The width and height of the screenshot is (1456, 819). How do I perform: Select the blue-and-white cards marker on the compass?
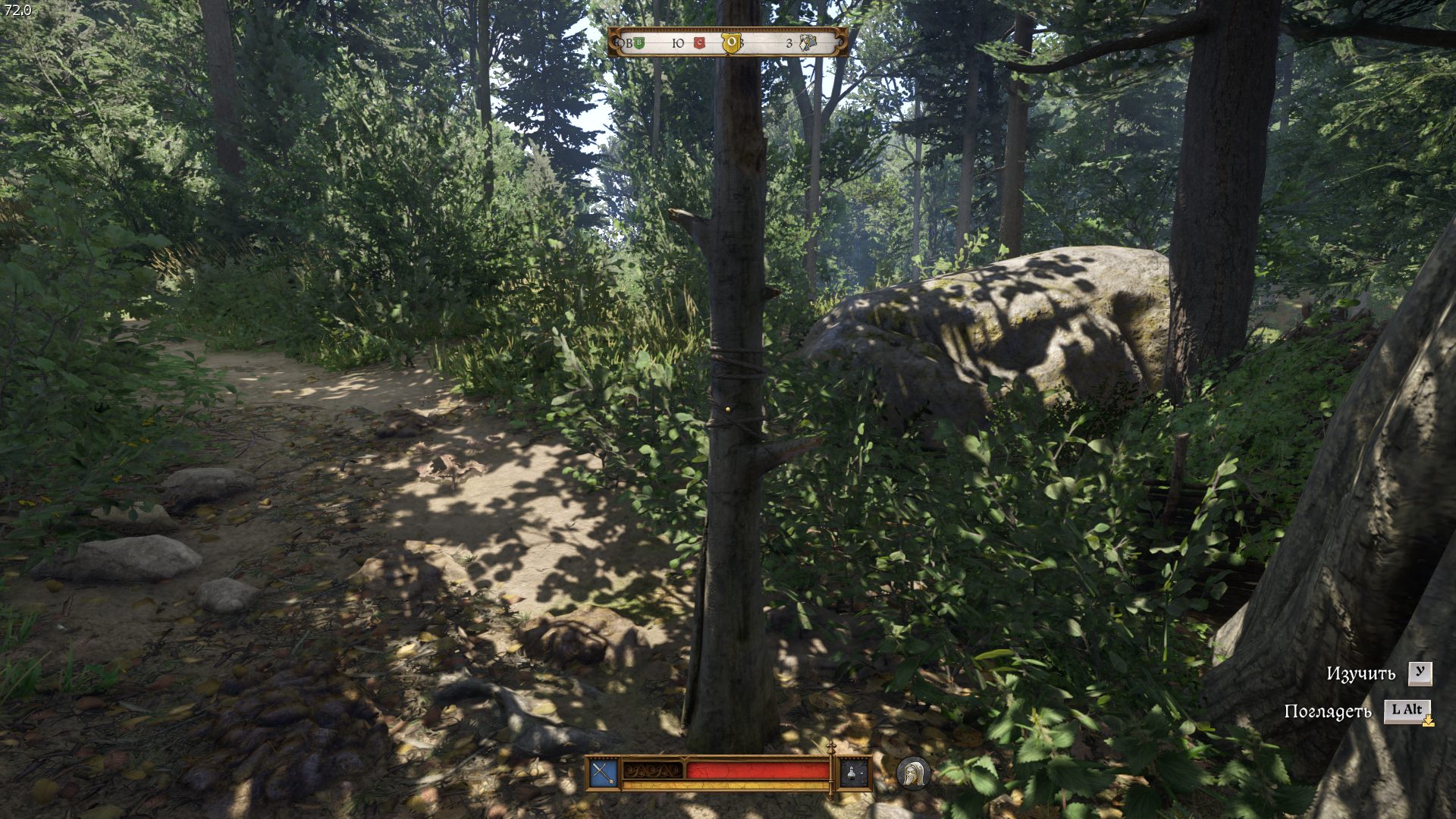click(808, 43)
